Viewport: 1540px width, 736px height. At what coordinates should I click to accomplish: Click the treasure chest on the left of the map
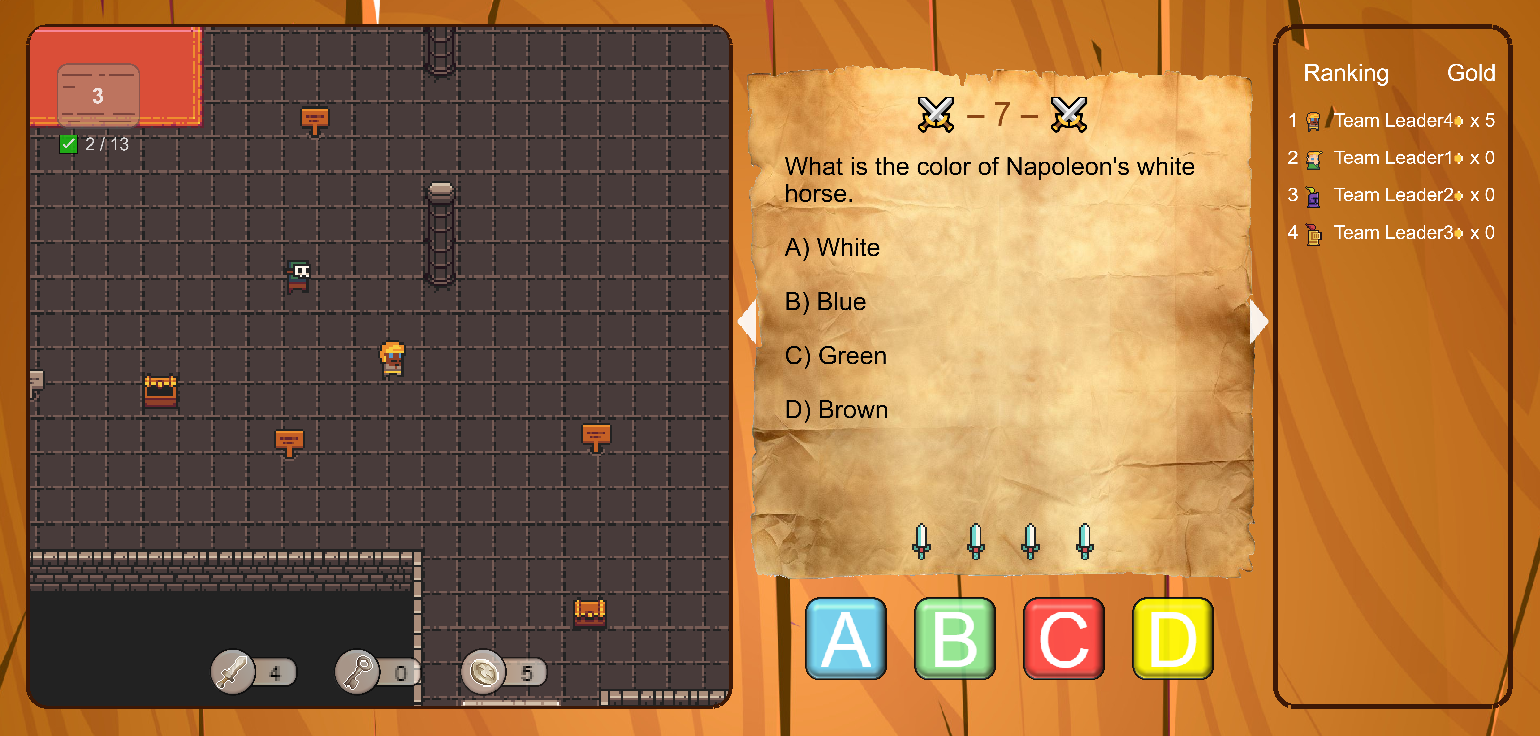pyautogui.click(x=162, y=390)
